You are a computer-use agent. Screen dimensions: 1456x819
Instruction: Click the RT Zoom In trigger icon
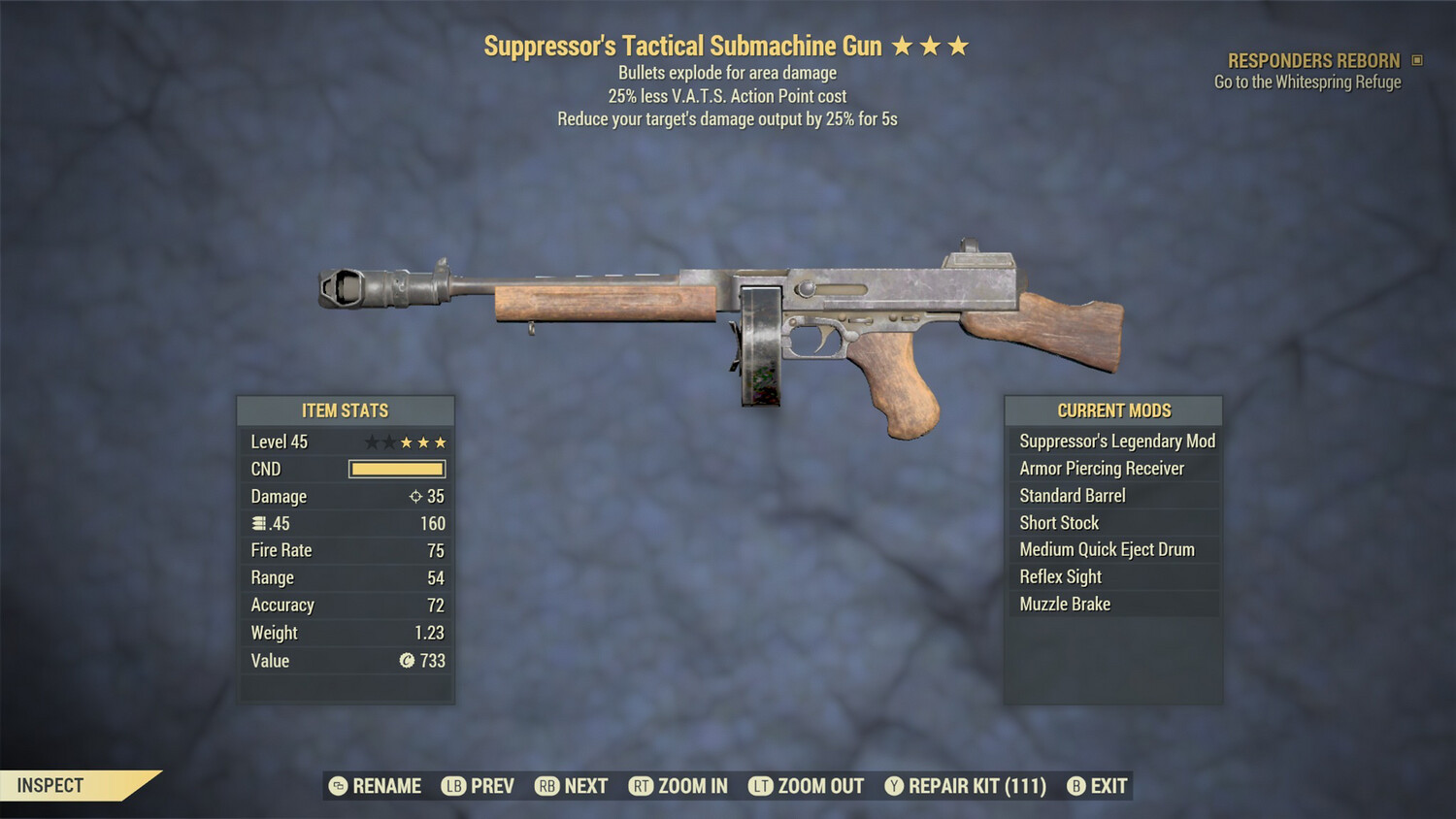click(642, 786)
